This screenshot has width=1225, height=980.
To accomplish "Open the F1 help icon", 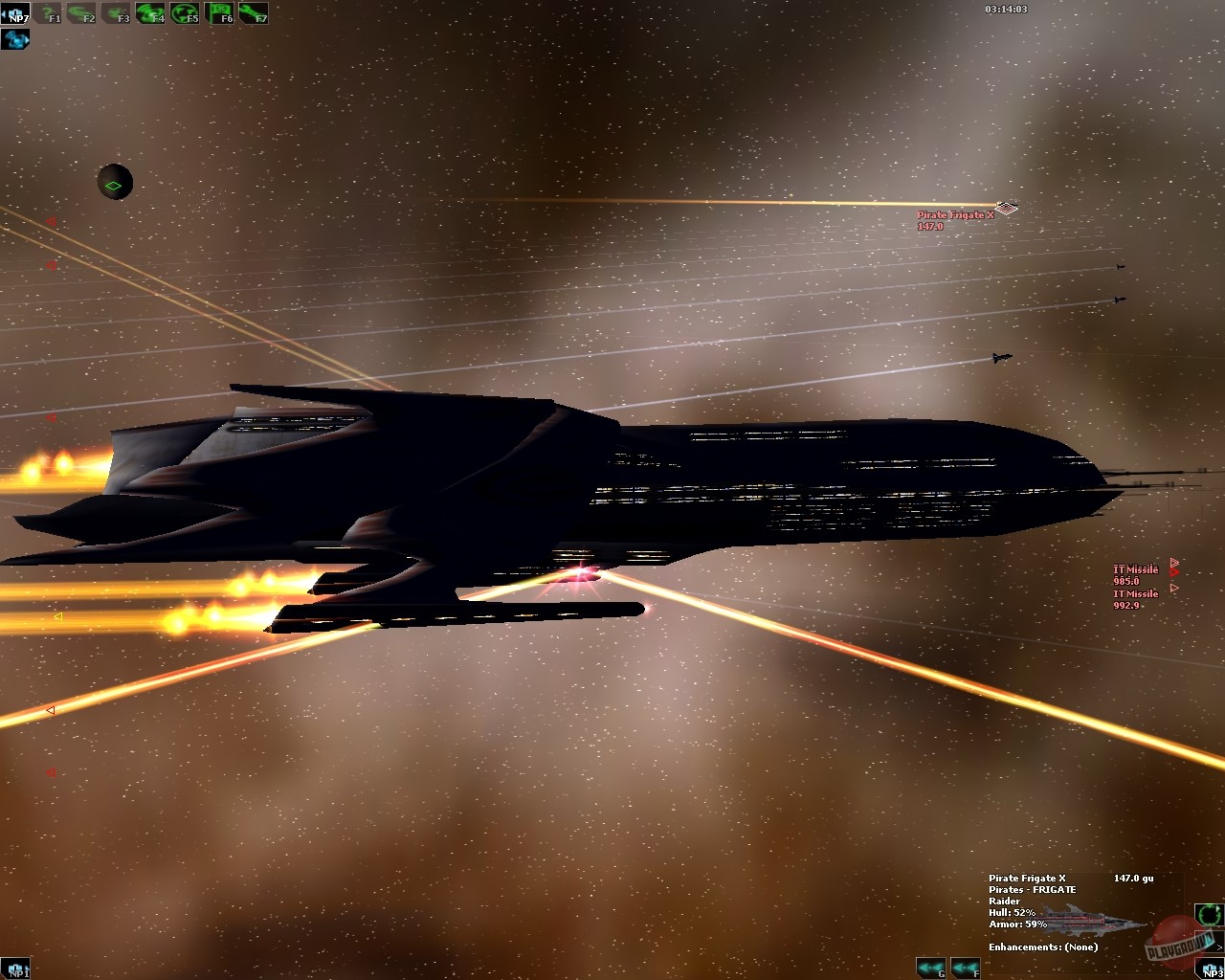I will click(x=48, y=13).
